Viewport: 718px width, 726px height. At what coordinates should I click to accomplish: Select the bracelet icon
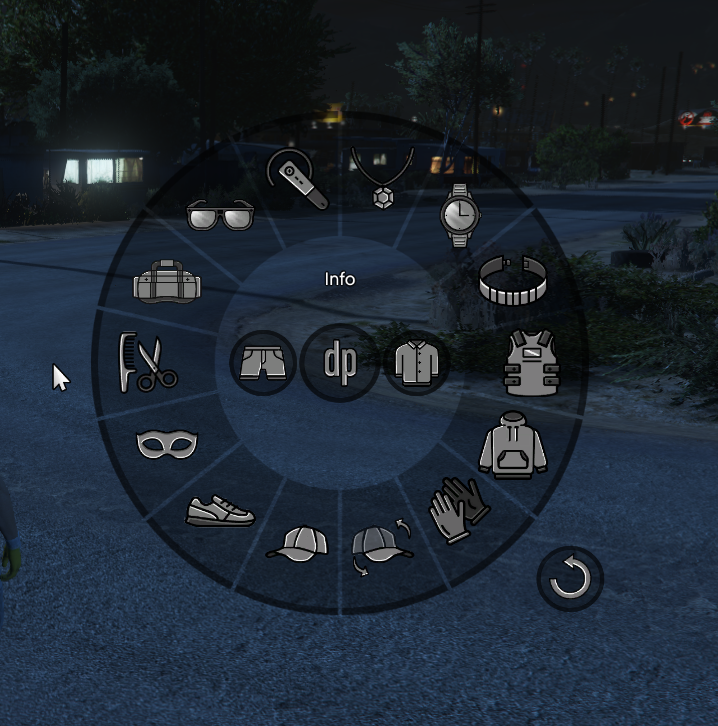click(513, 279)
